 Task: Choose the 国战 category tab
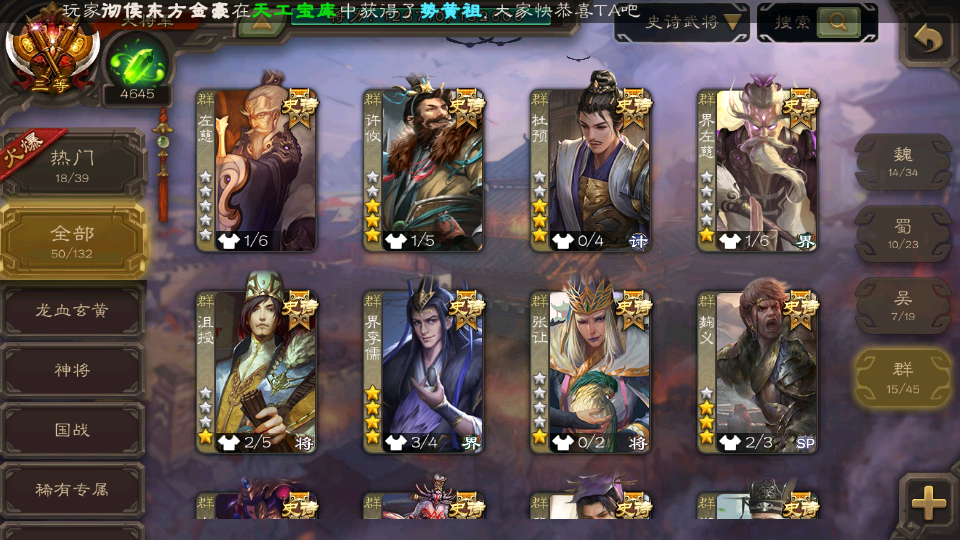(x=72, y=430)
